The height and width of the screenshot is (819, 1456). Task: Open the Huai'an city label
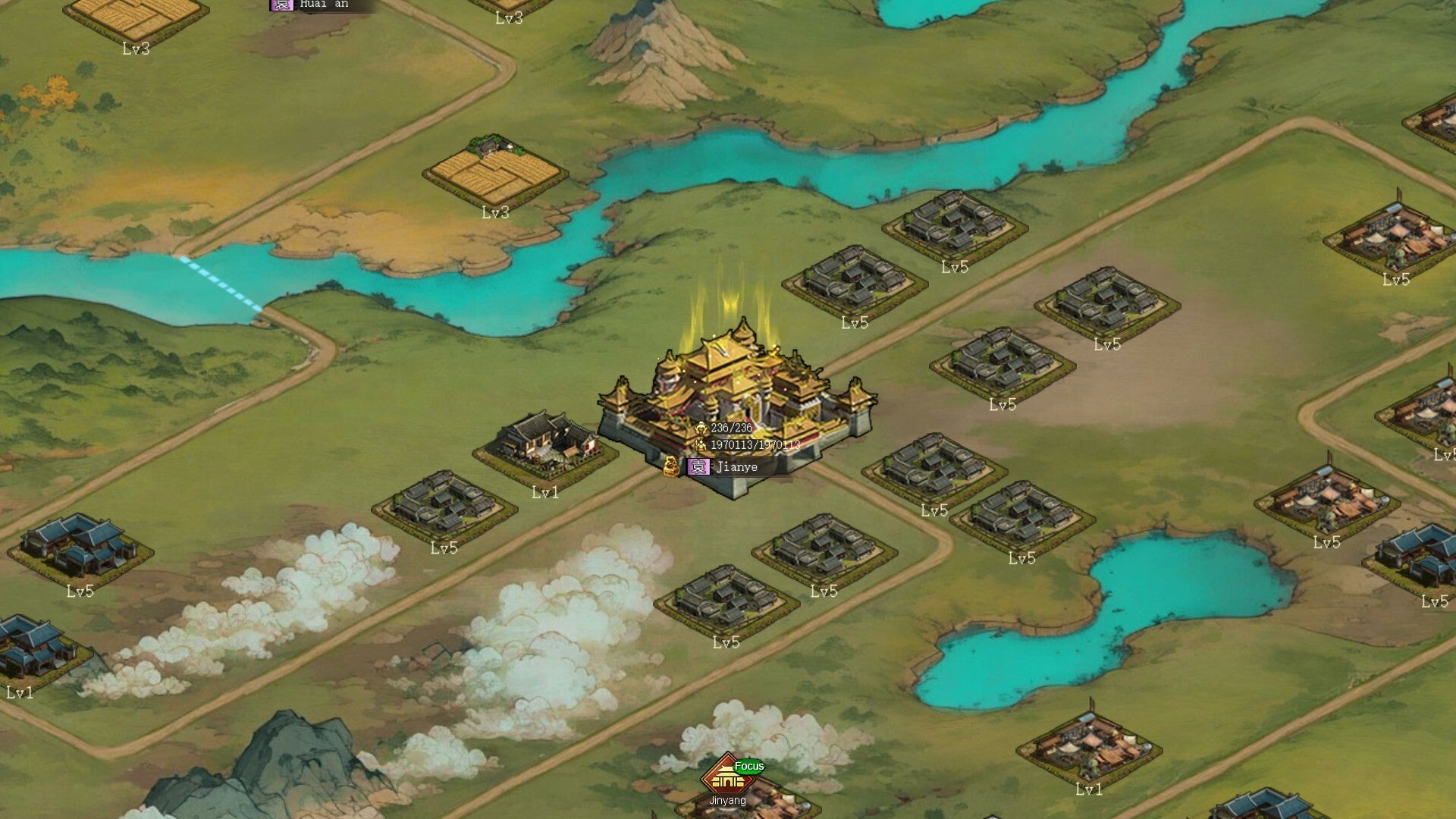pyautogui.click(x=322, y=5)
